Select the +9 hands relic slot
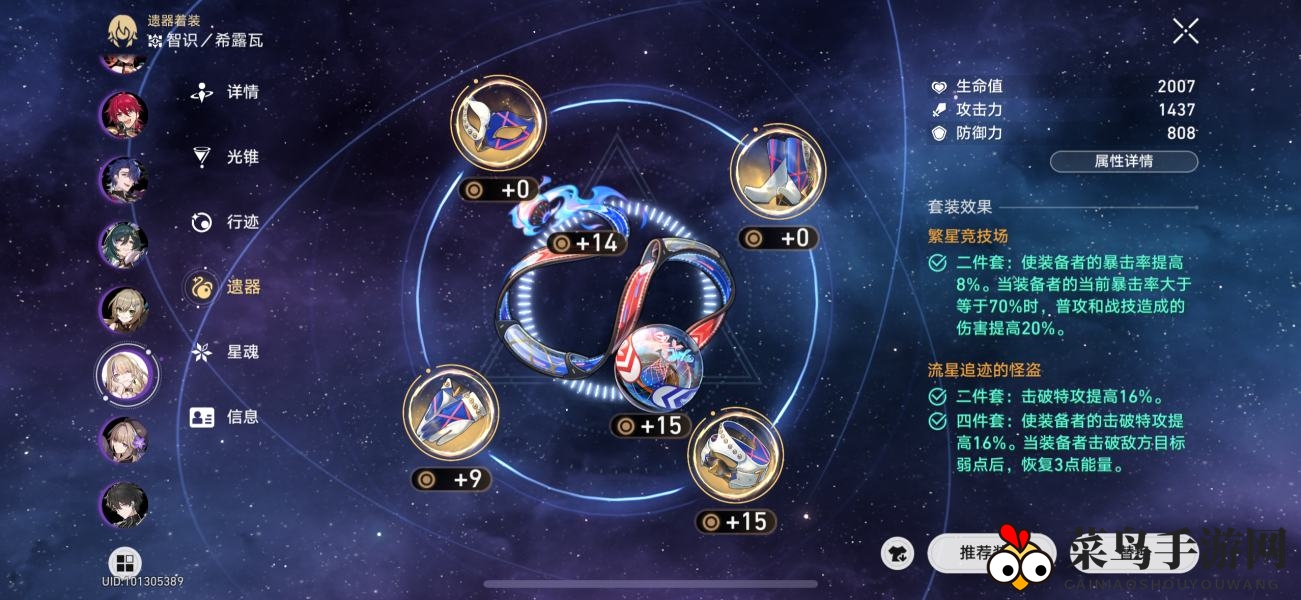 tap(450, 412)
